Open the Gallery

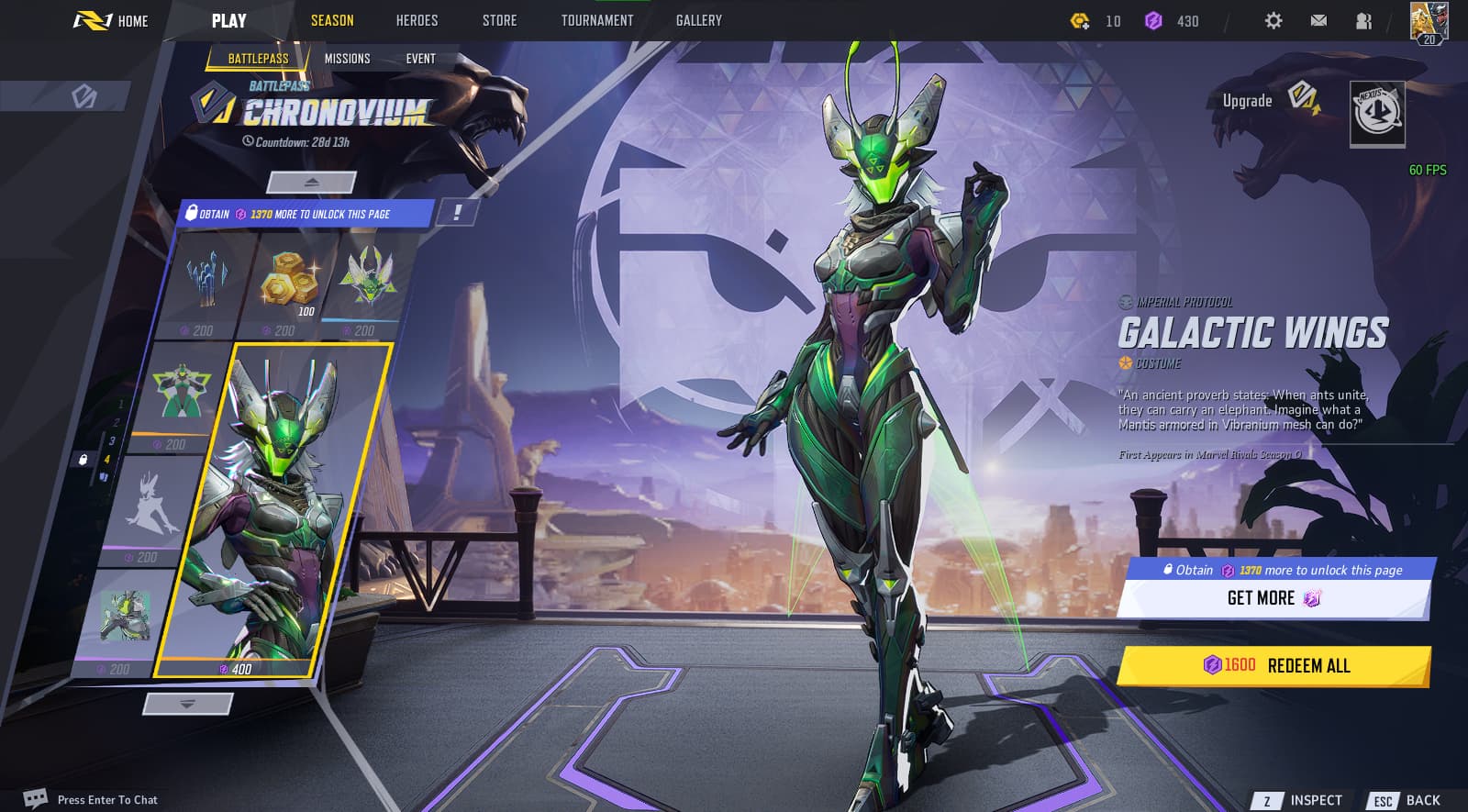698,20
